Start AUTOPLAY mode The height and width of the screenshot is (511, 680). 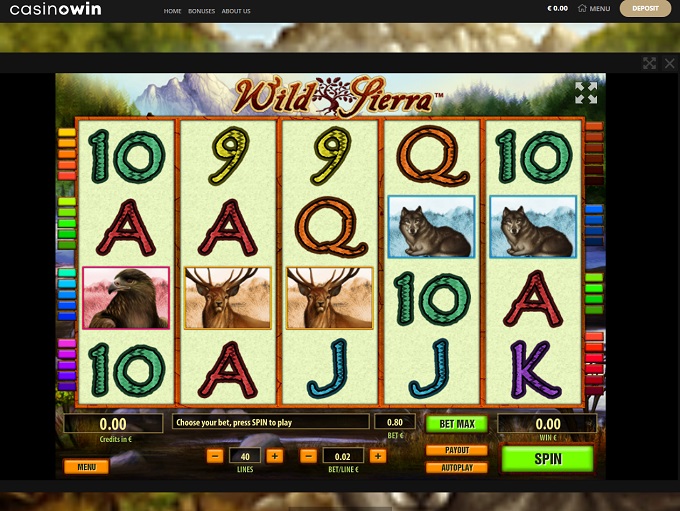point(456,467)
